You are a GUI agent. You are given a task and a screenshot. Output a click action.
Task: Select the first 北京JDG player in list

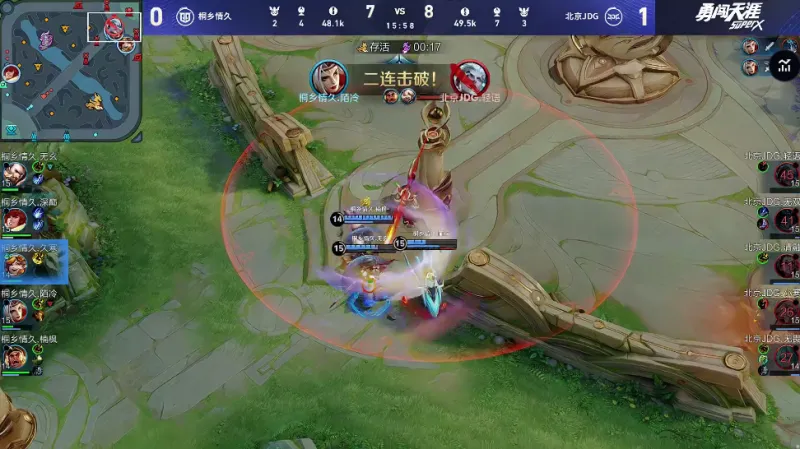click(786, 174)
